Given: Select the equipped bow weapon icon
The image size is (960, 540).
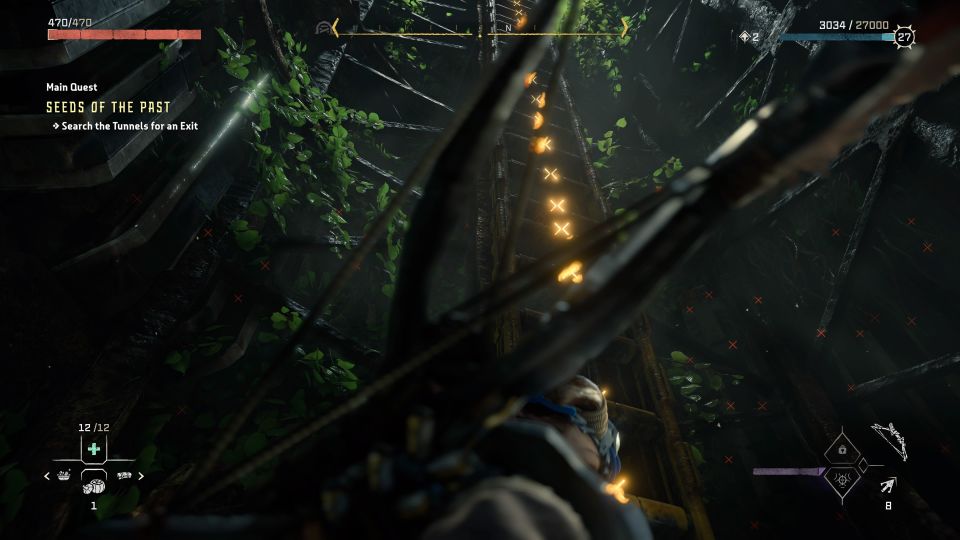Looking at the screenshot, I should pos(888,440).
